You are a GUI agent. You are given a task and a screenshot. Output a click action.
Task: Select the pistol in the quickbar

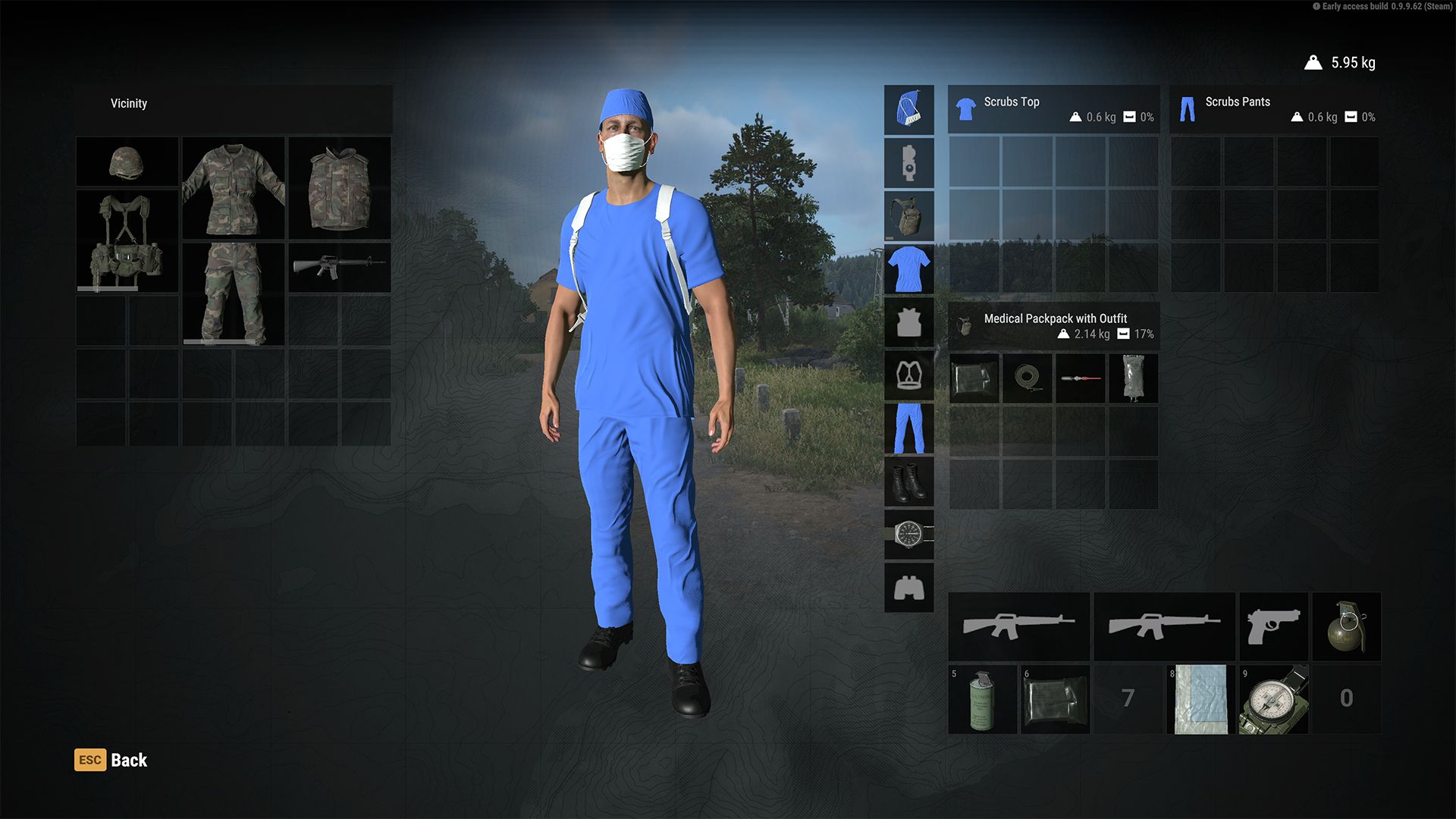pyautogui.click(x=1273, y=626)
